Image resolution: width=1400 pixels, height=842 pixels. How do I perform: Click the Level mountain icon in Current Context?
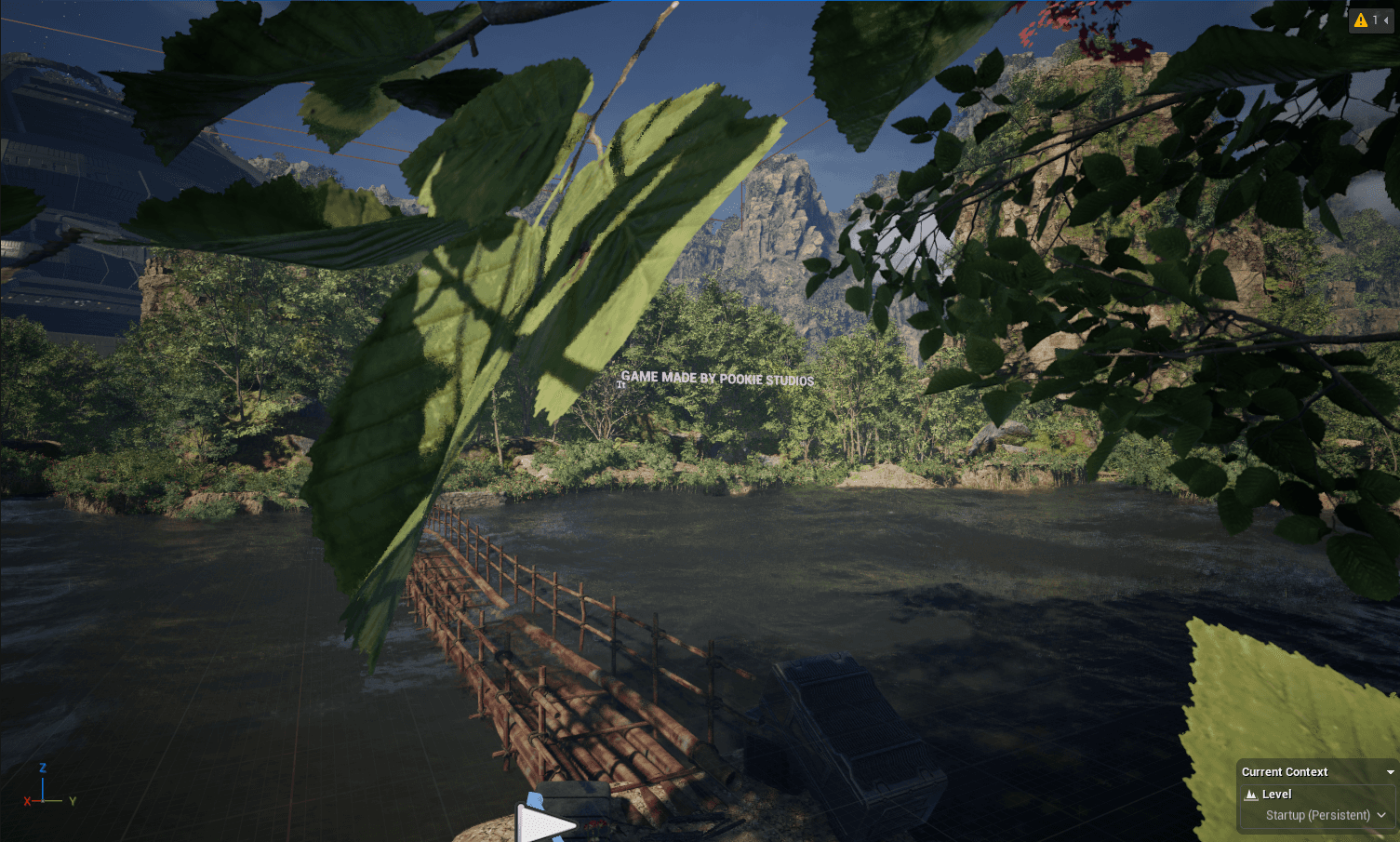coord(1251,794)
